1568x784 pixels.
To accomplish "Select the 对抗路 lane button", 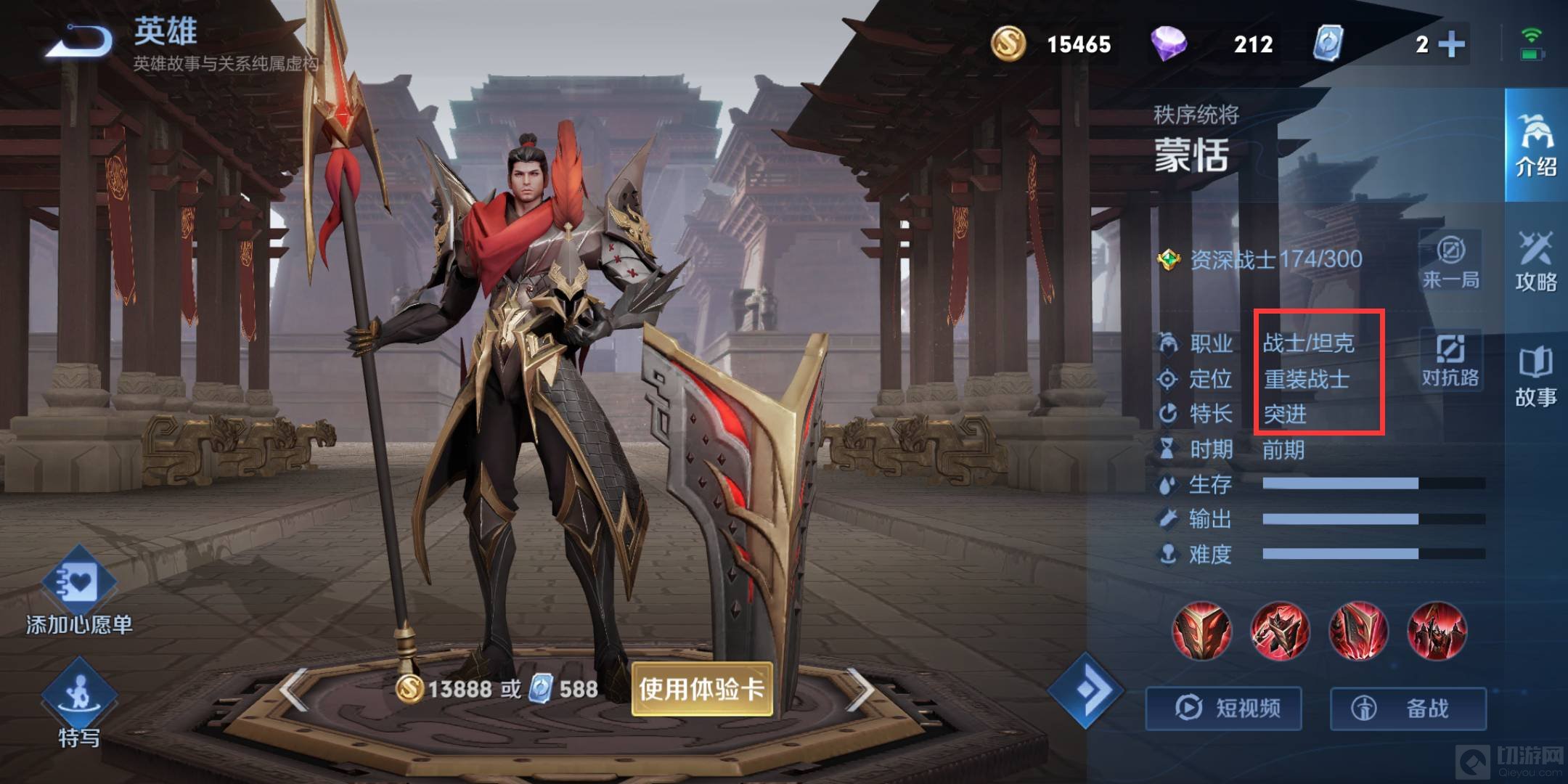I will [x=1450, y=360].
